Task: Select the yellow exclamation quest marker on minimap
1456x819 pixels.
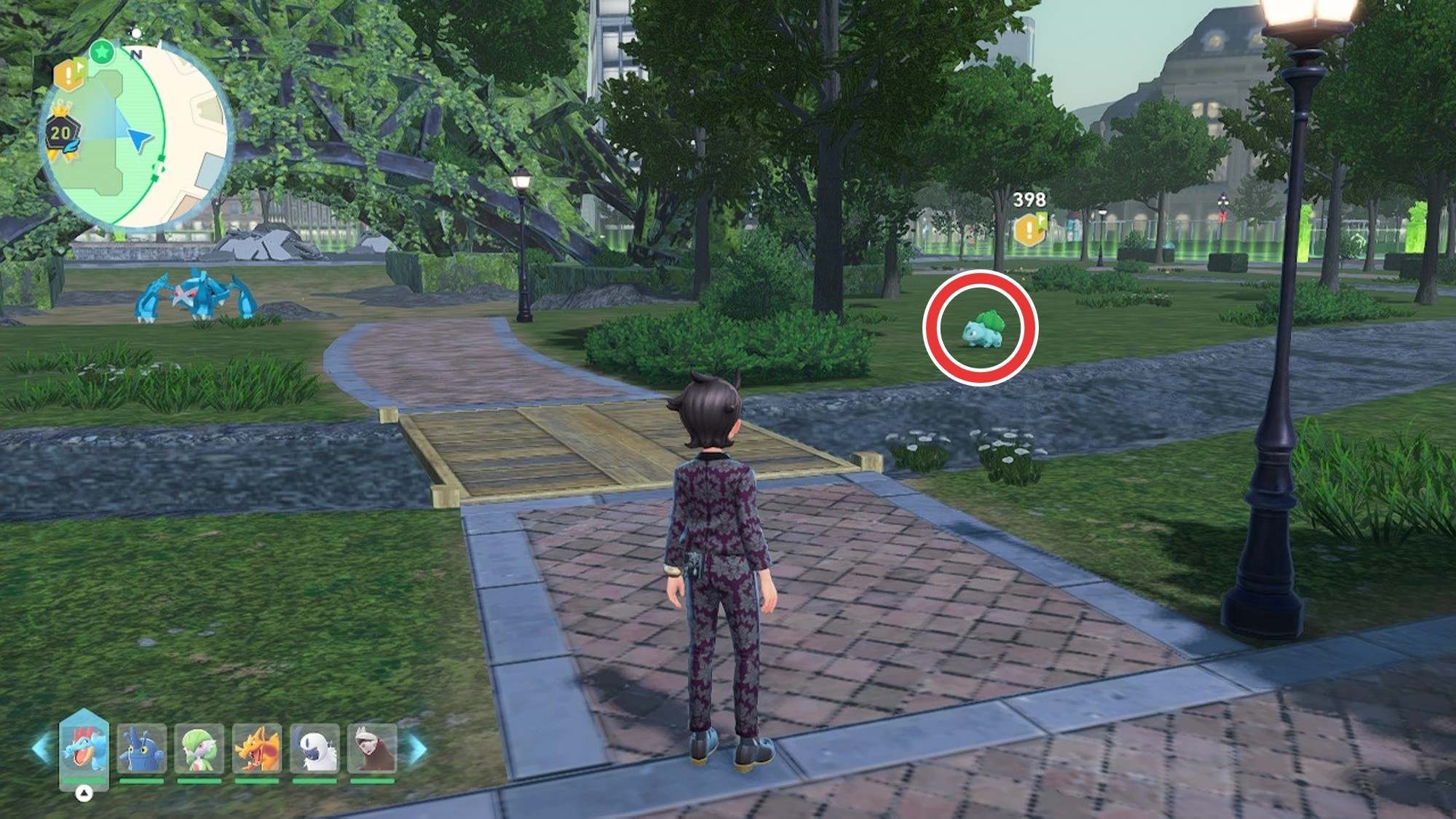Action: coord(70,73)
